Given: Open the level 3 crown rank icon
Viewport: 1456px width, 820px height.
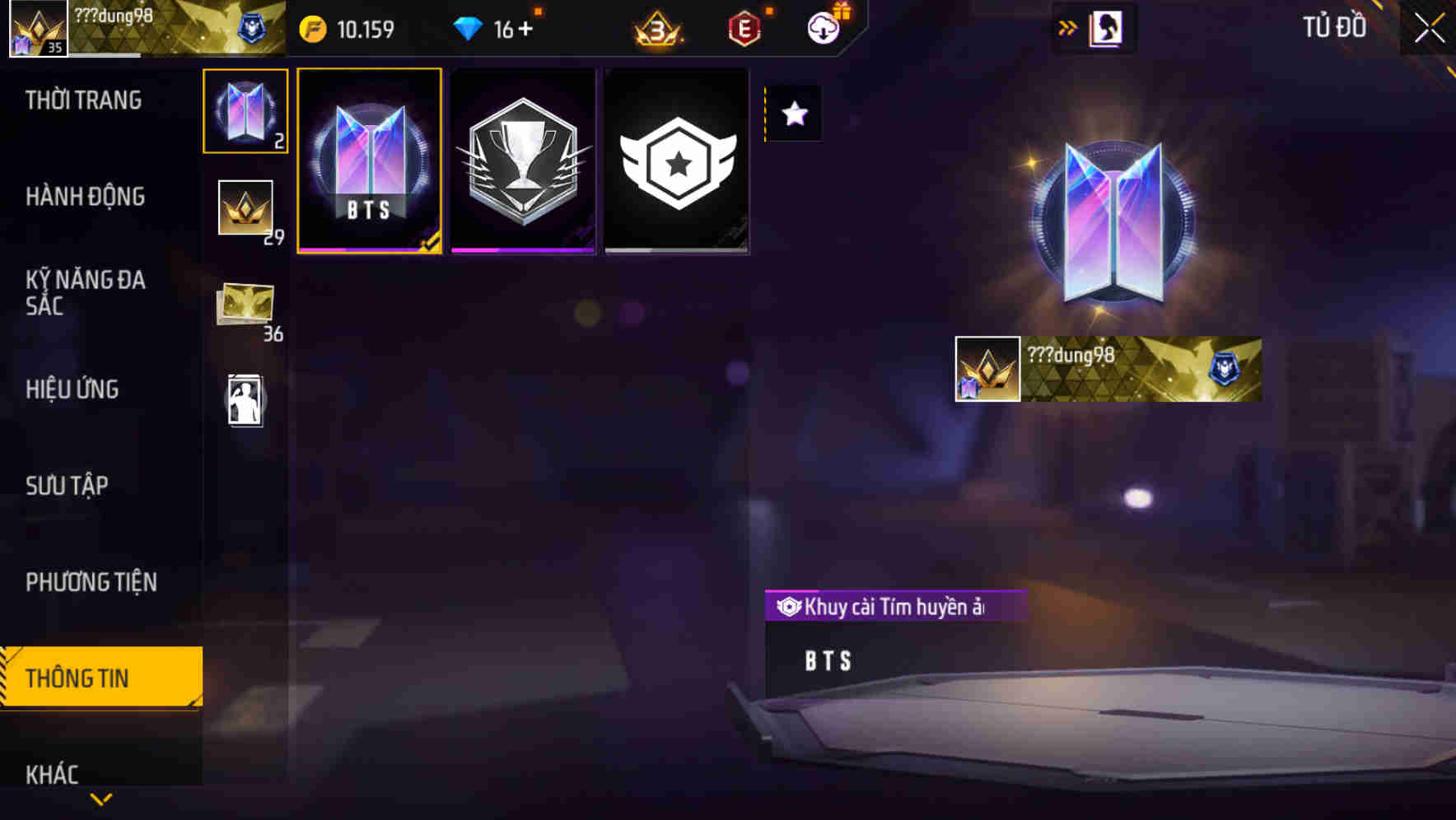Looking at the screenshot, I should pyautogui.click(x=659, y=28).
